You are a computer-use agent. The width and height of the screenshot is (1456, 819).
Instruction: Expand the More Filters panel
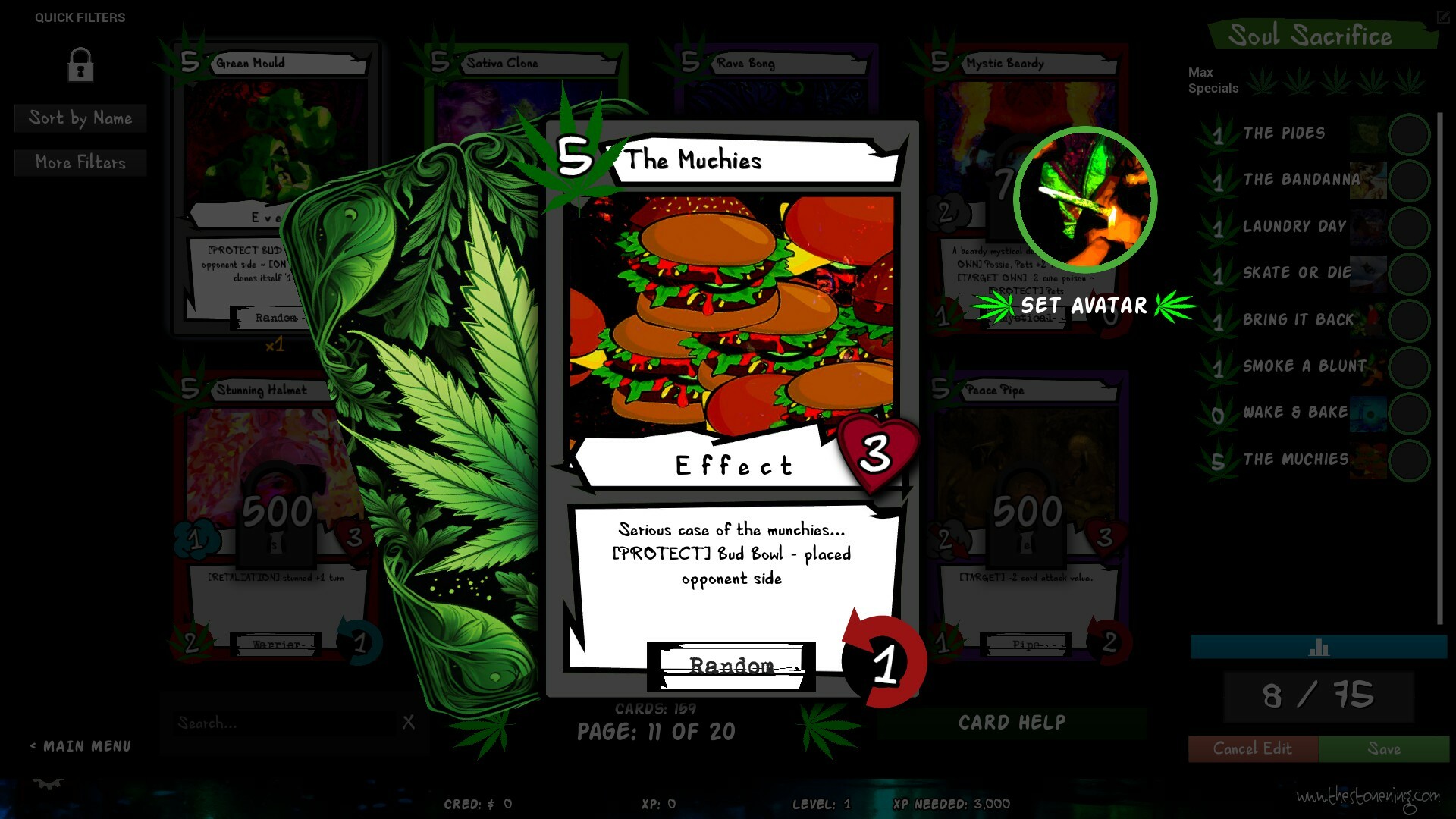(x=80, y=162)
